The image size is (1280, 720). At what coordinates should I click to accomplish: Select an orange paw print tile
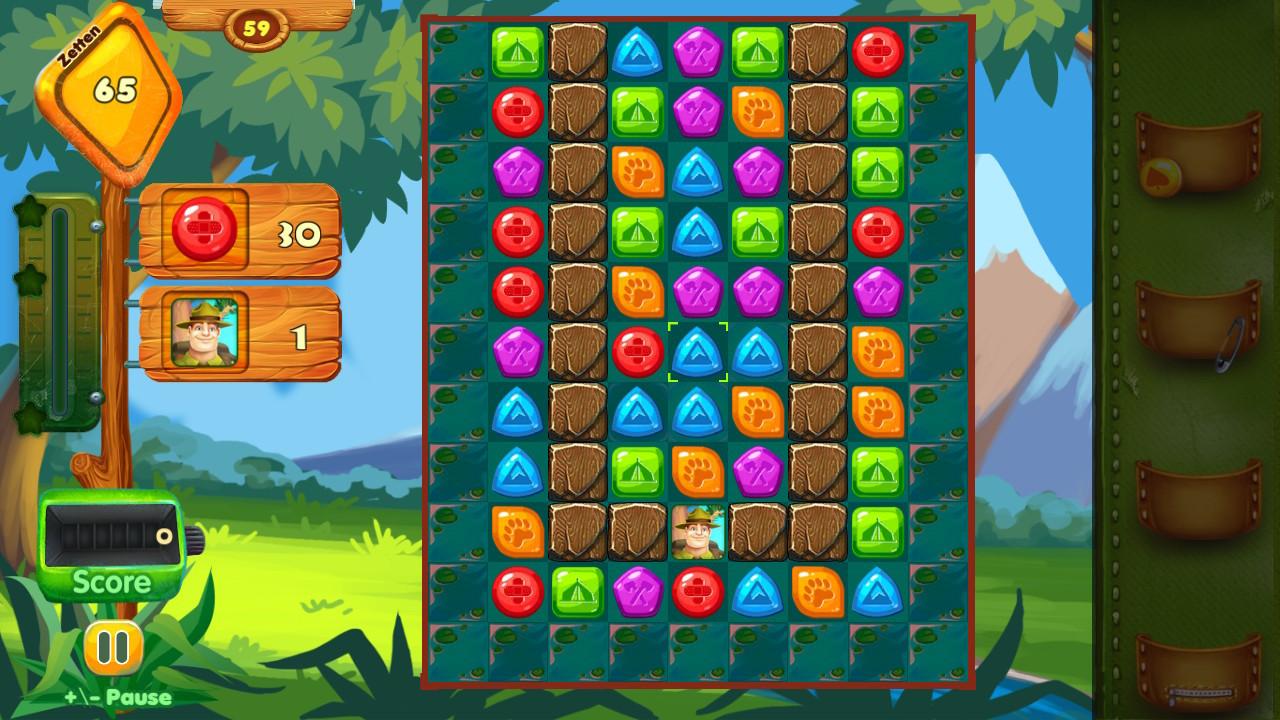tap(757, 113)
